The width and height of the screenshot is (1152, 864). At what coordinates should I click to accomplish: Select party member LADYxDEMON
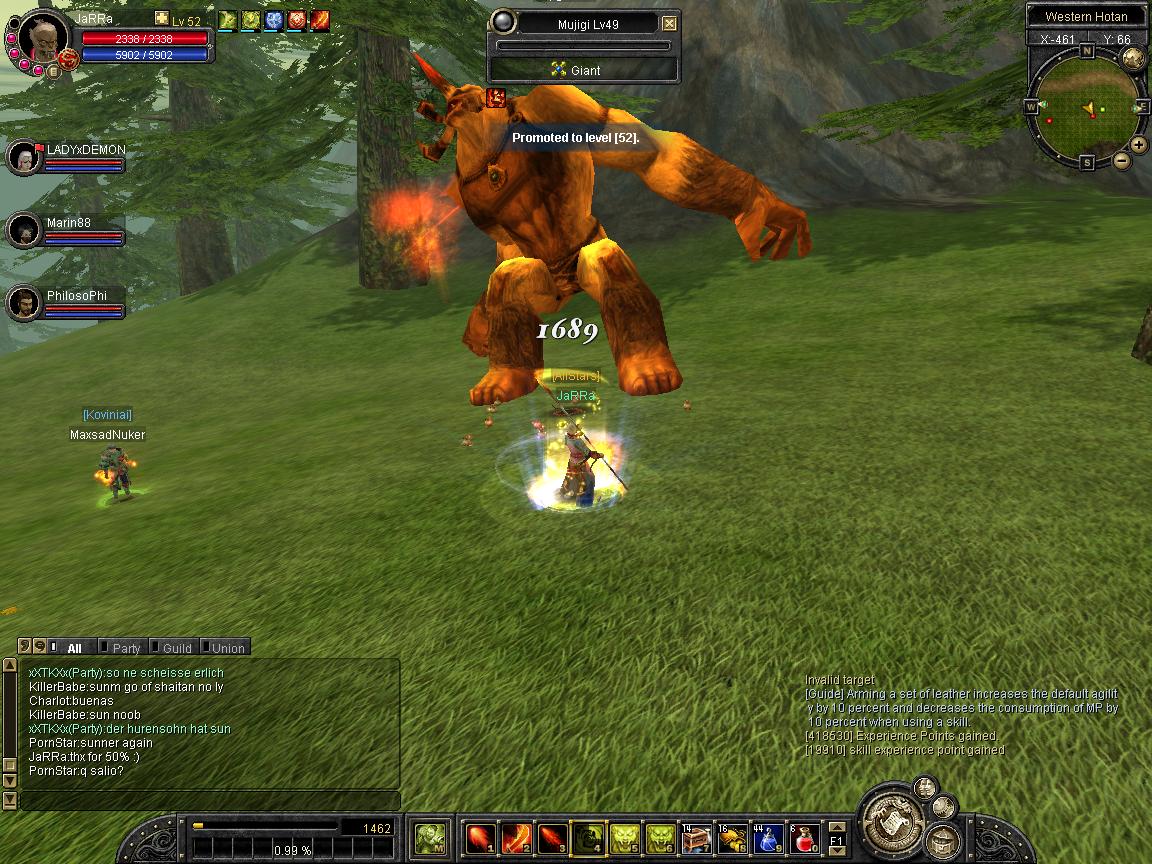(x=24, y=157)
